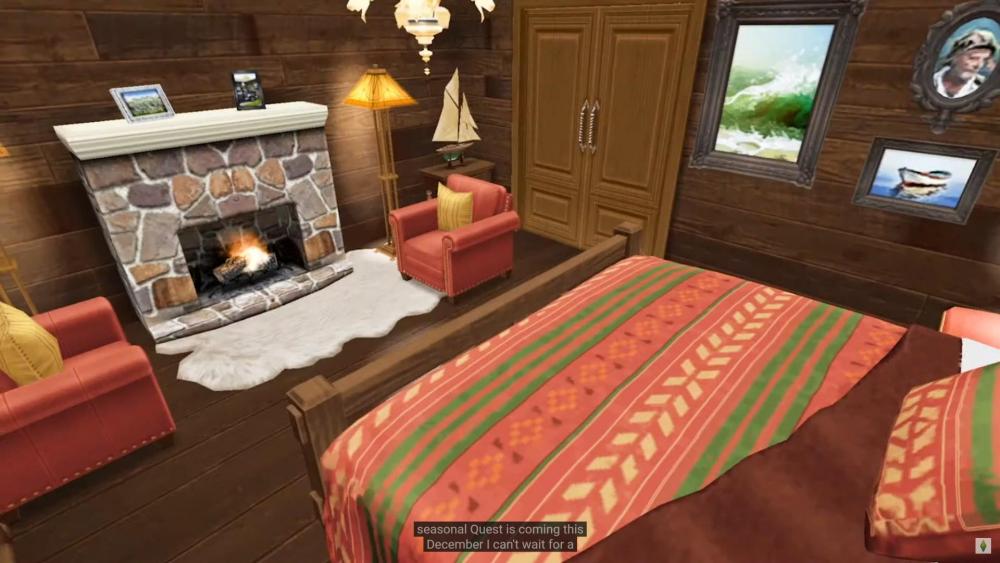Click the Sims plumbob channel watermark
The width and height of the screenshot is (1000, 563).
(984, 547)
